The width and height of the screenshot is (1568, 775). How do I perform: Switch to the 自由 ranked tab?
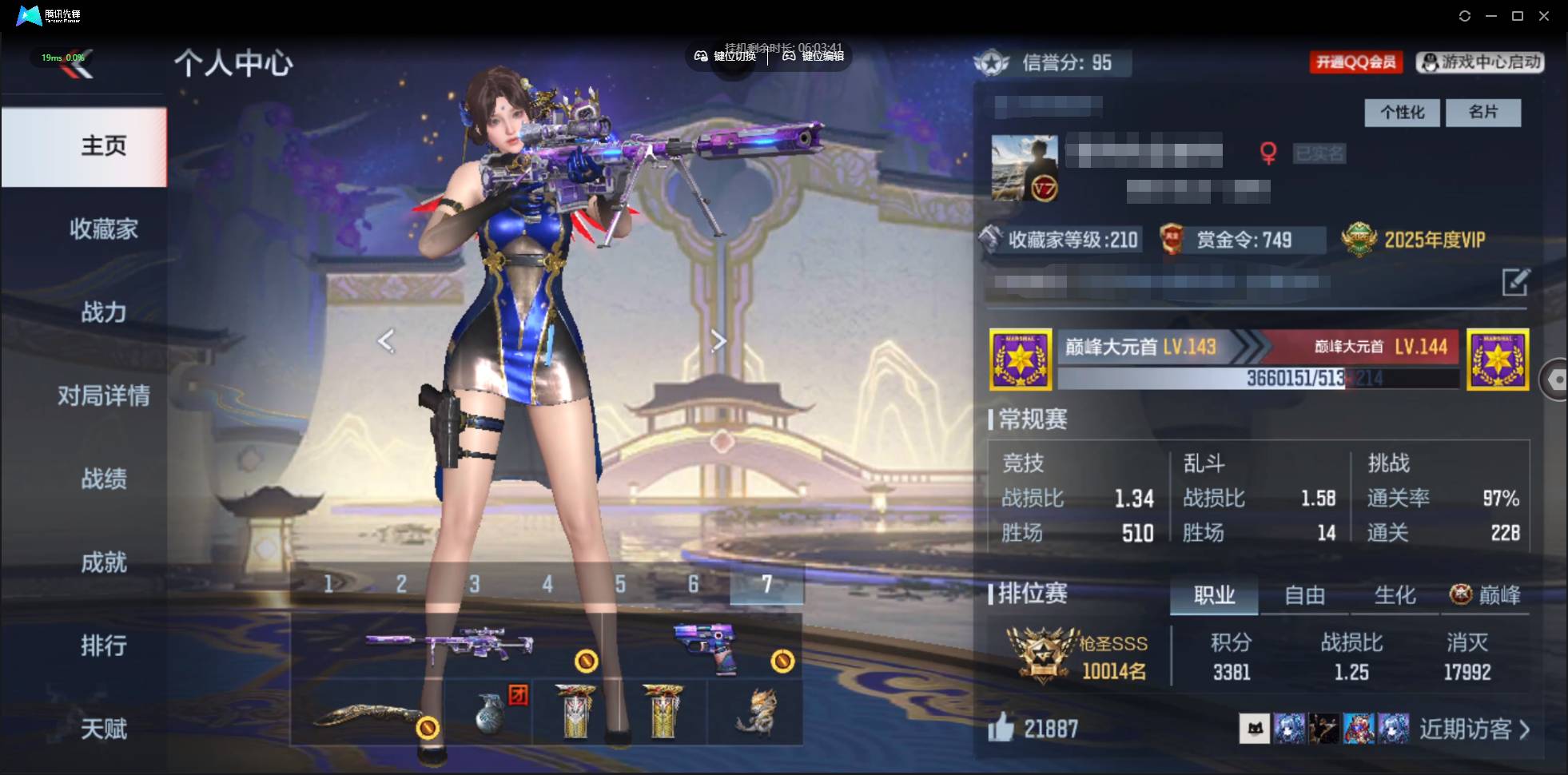1304,595
